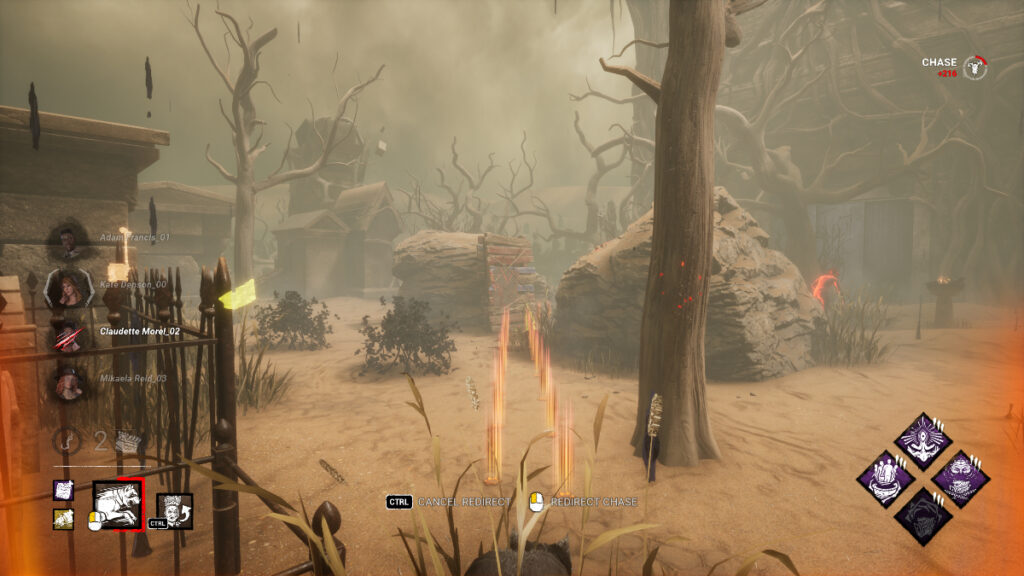Select the perk showing a group on a hand

(886, 476)
